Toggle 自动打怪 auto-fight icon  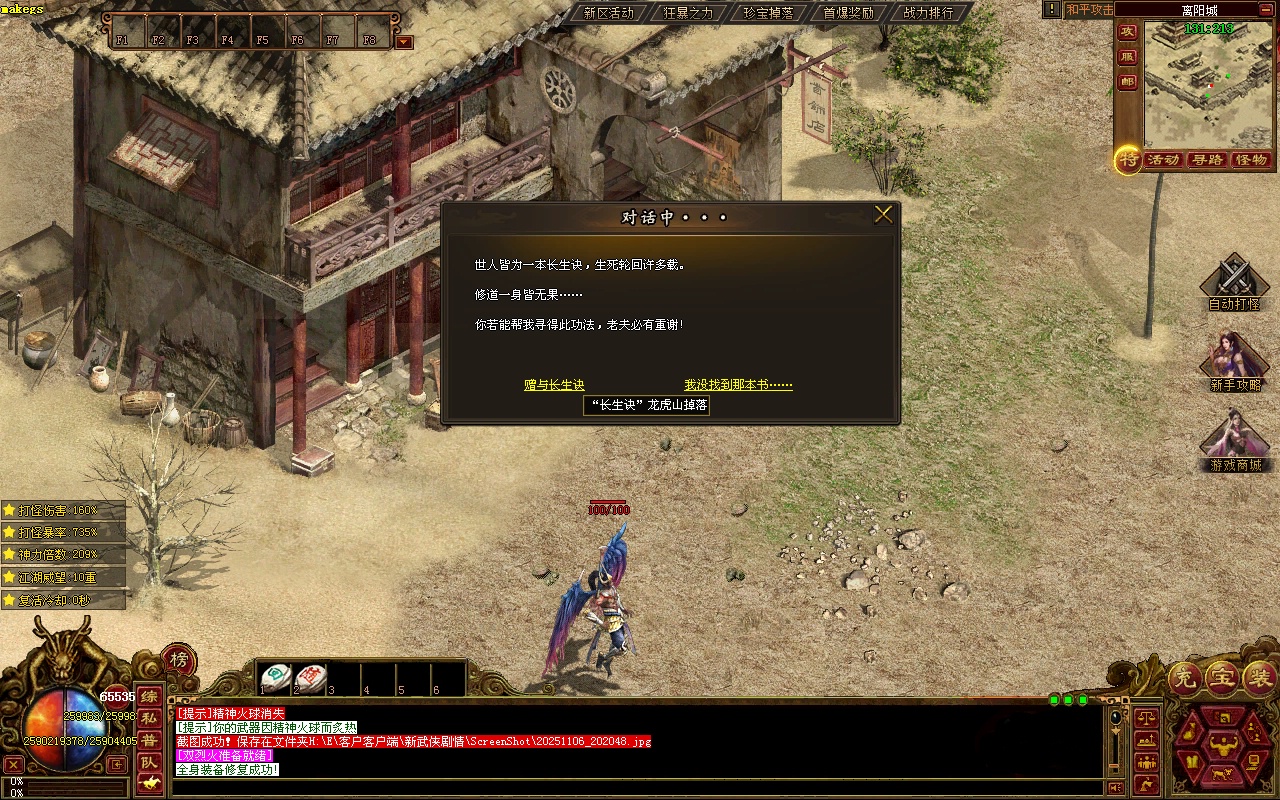(x=1234, y=282)
